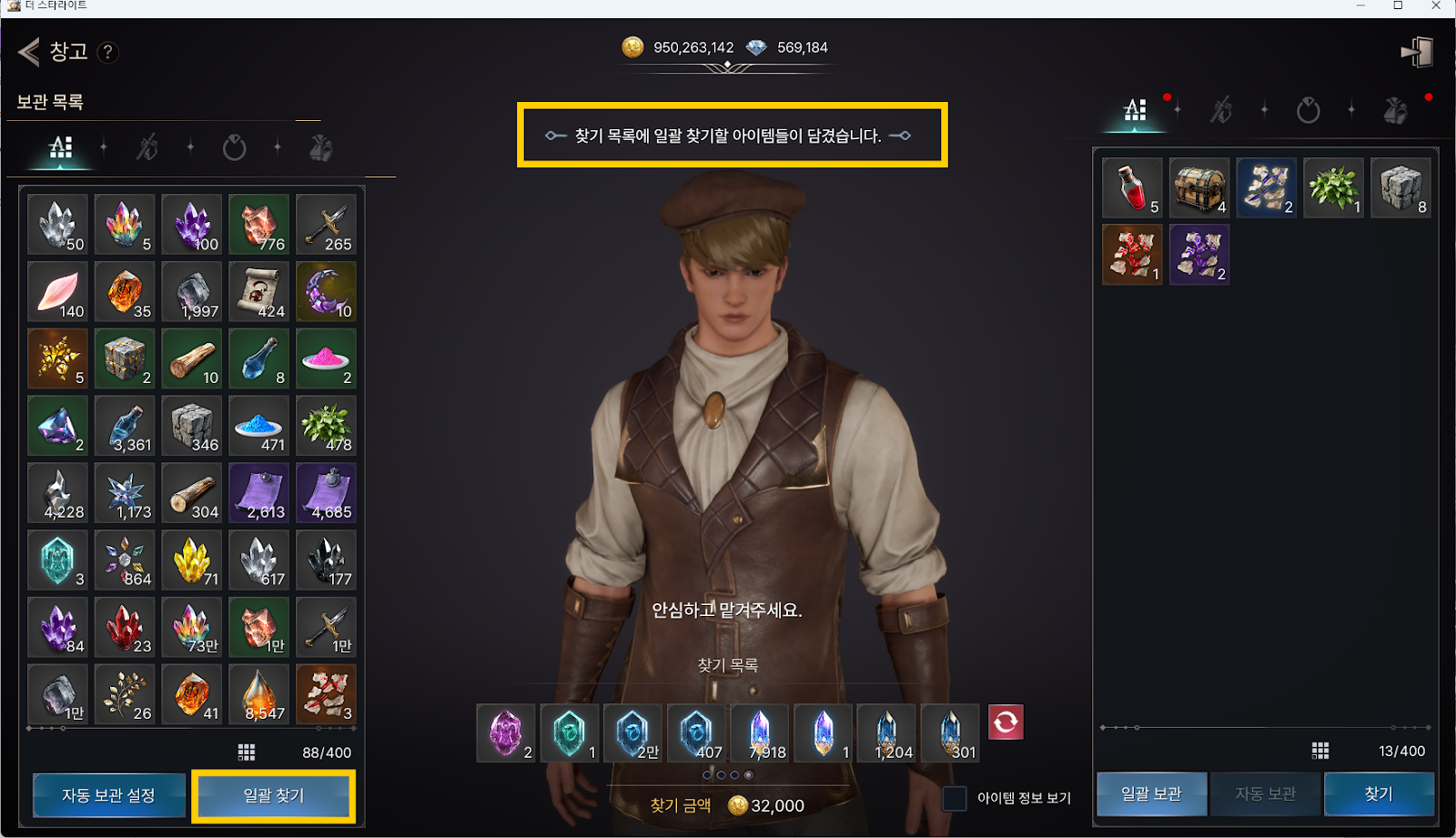The image size is (1456, 838).
Task: Click the blue 찾기 button
Action: pyautogui.click(x=1379, y=793)
